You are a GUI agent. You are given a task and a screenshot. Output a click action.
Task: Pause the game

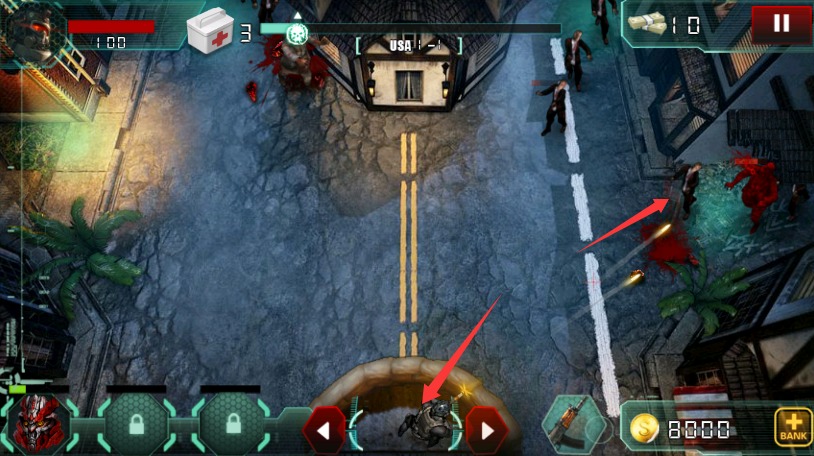point(781,24)
